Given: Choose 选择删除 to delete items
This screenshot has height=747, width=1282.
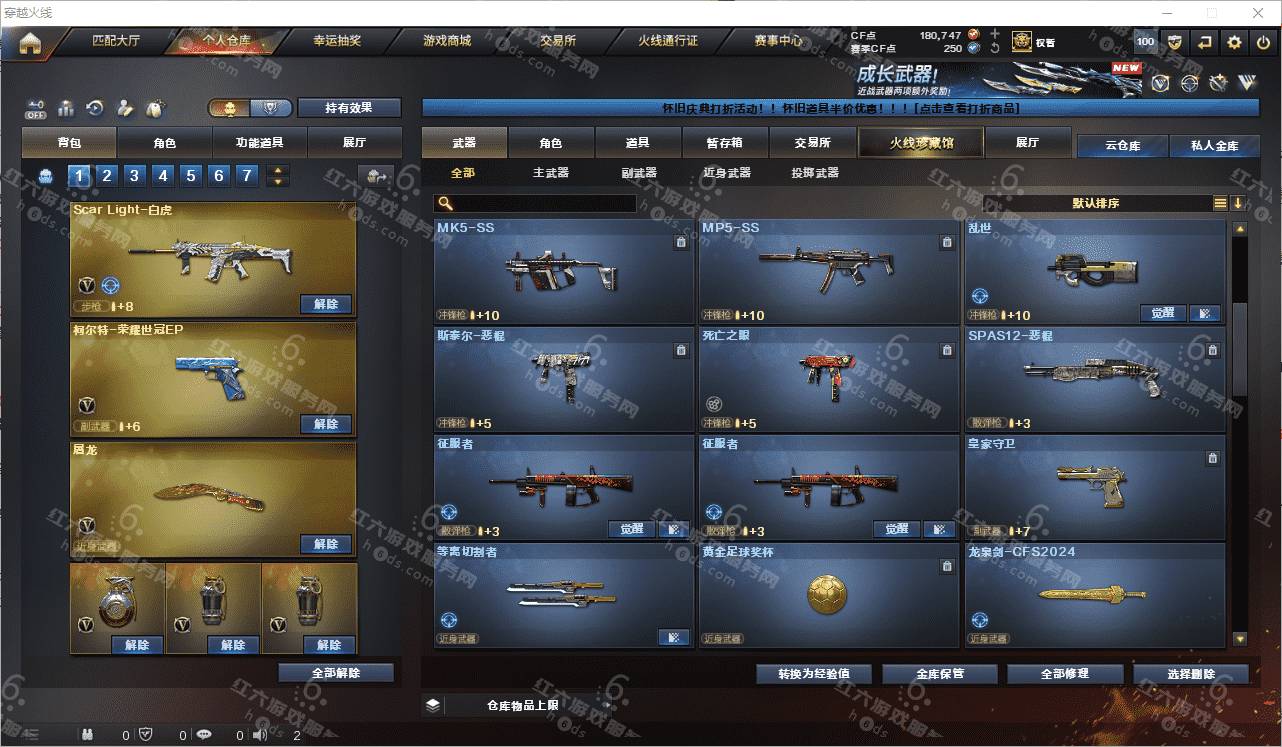Looking at the screenshot, I should [1191, 674].
